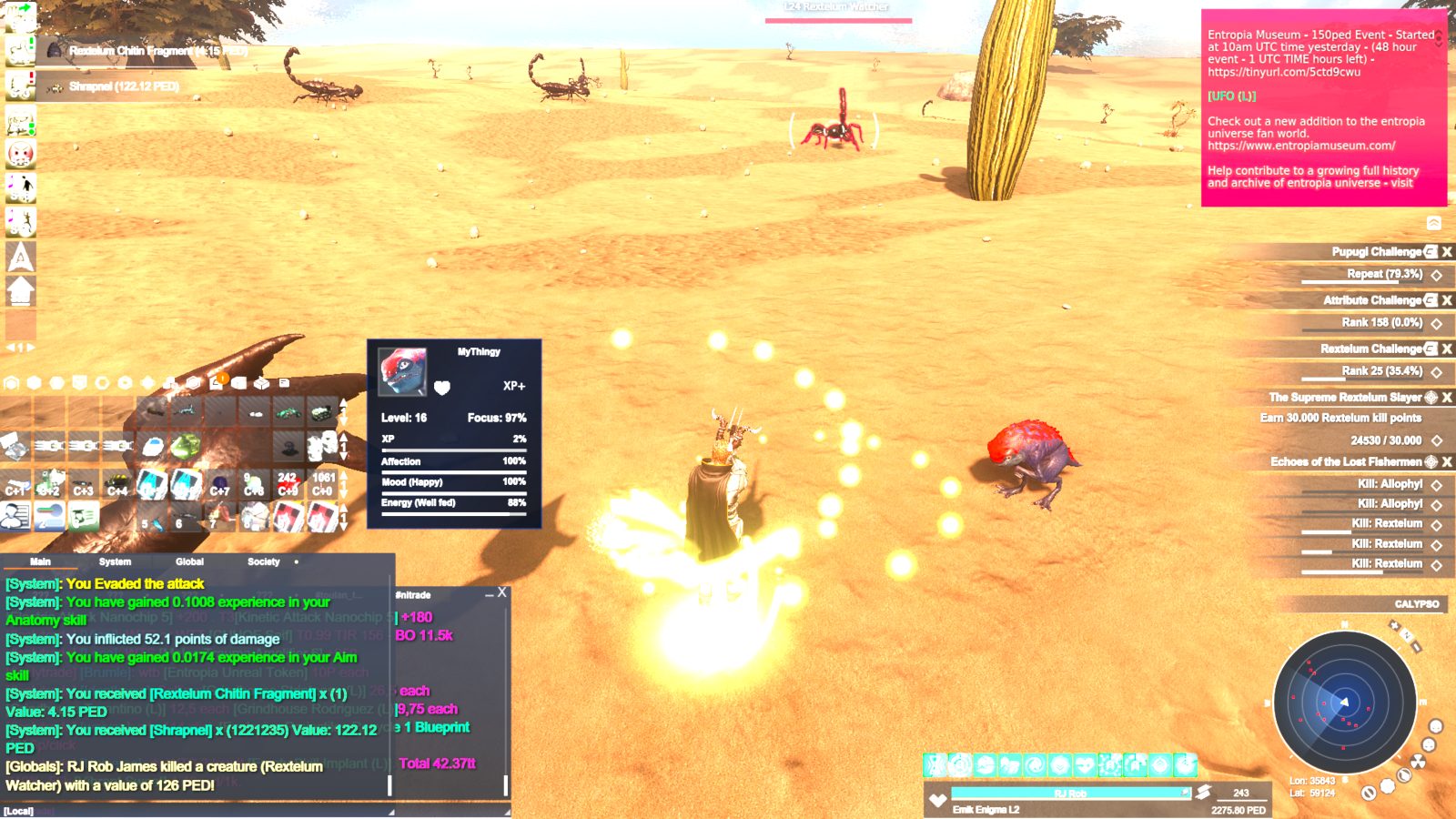
Task: Activate the angry red face icon on left sidebar
Action: pos(19,151)
